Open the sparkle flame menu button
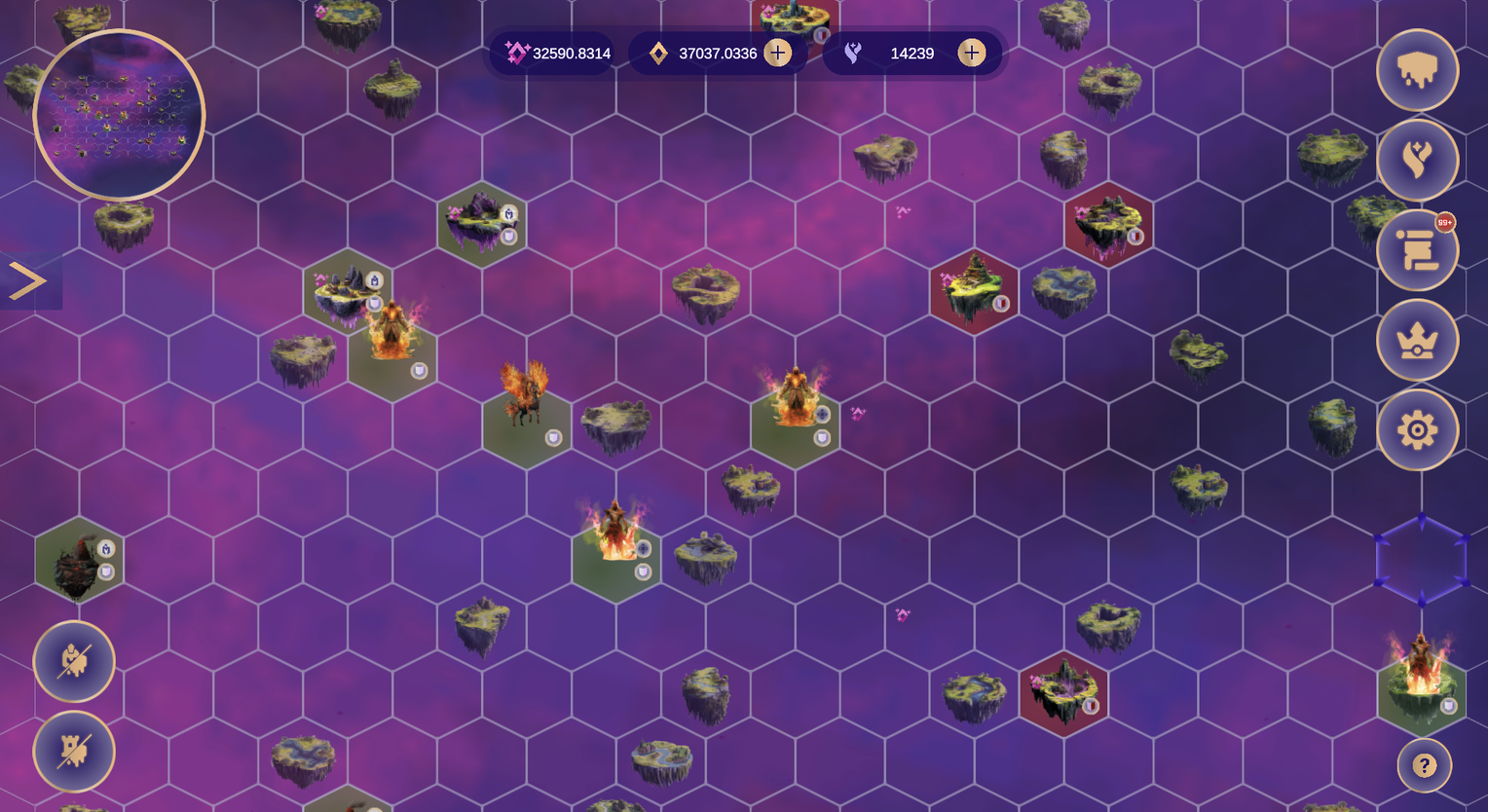This screenshot has height=812, width=1488. click(1417, 160)
